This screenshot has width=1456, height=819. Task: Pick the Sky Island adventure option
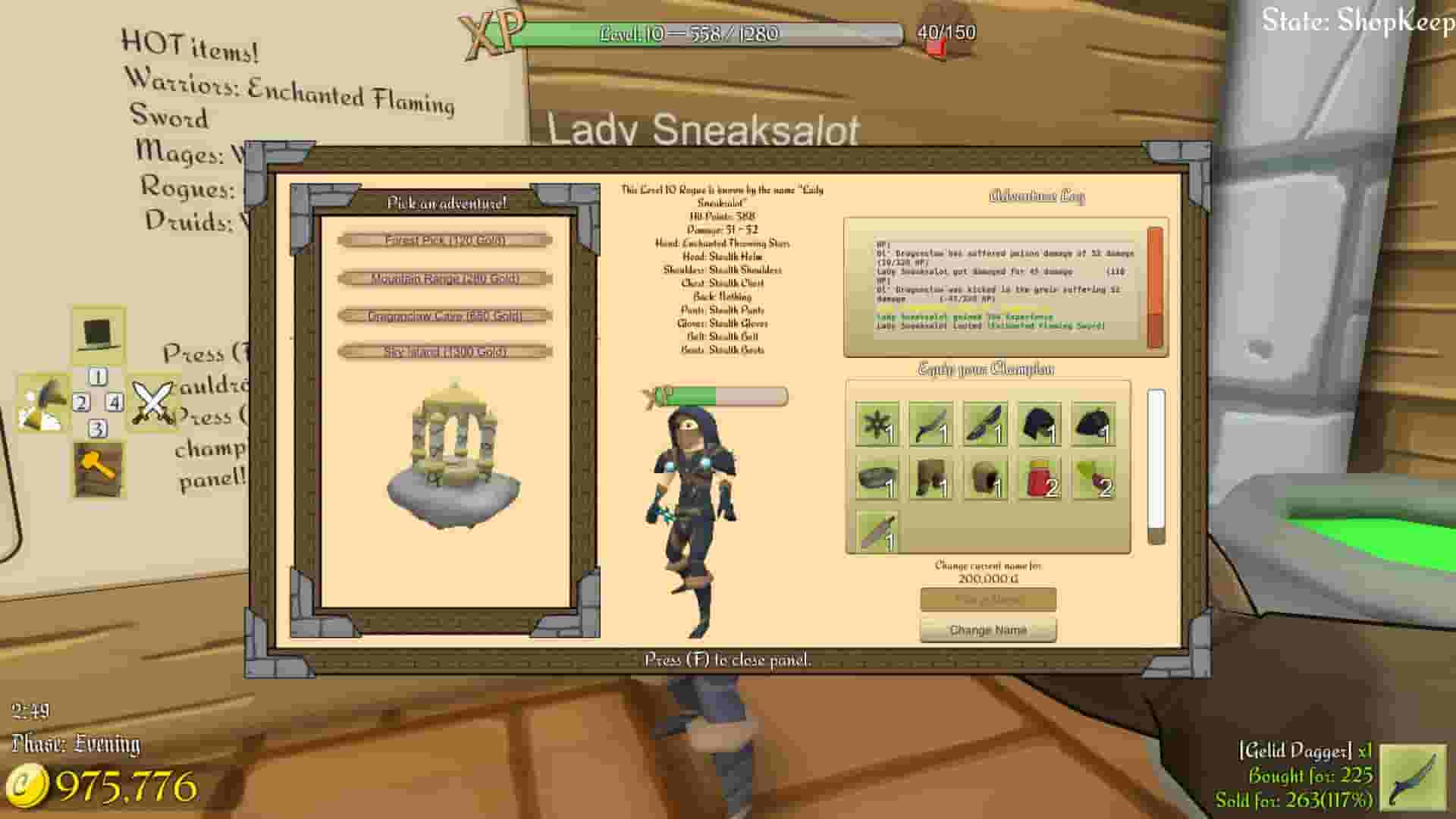coord(446,352)
